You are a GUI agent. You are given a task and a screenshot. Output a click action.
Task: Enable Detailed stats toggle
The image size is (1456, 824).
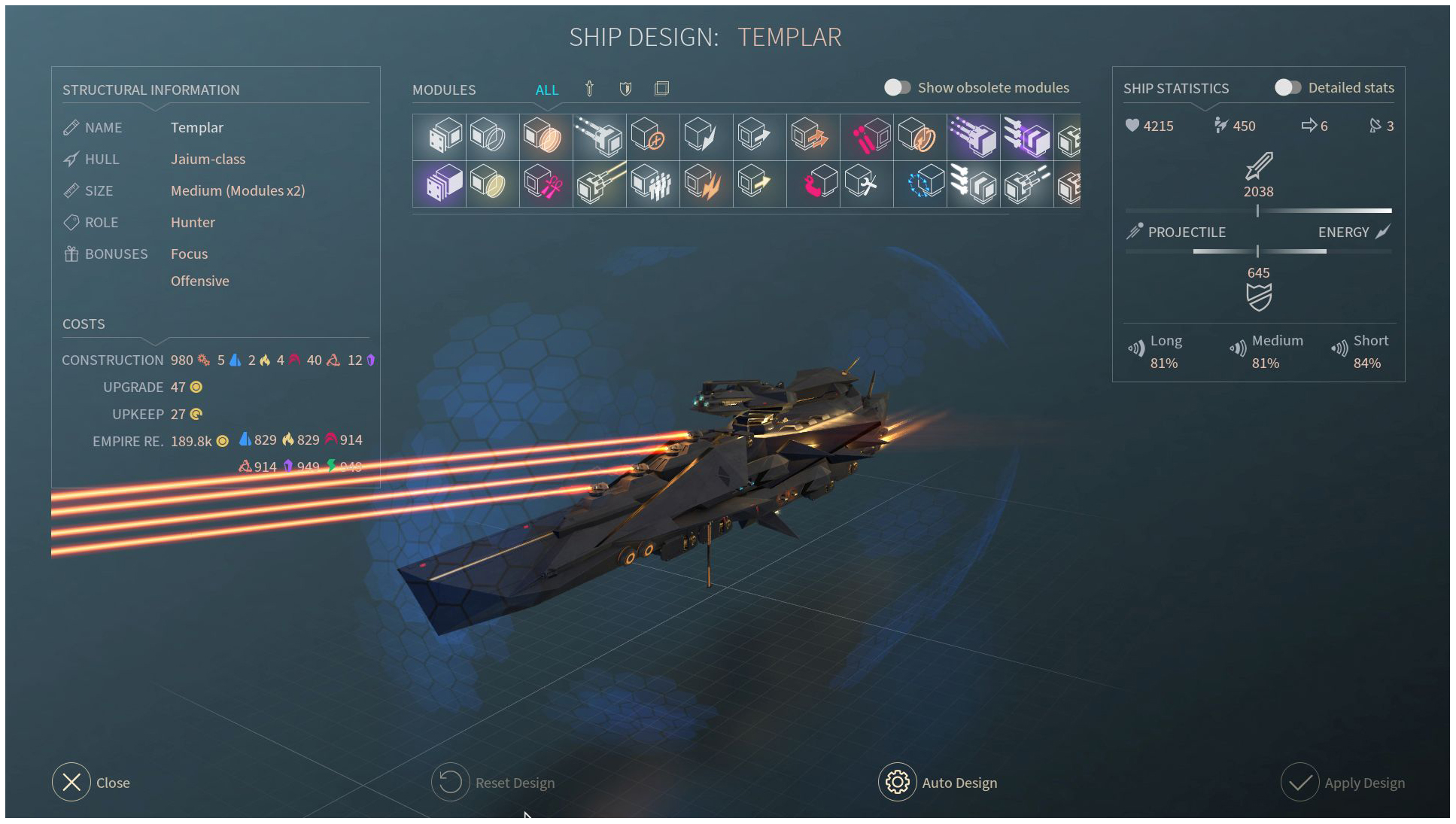(x=1287, y=88)
